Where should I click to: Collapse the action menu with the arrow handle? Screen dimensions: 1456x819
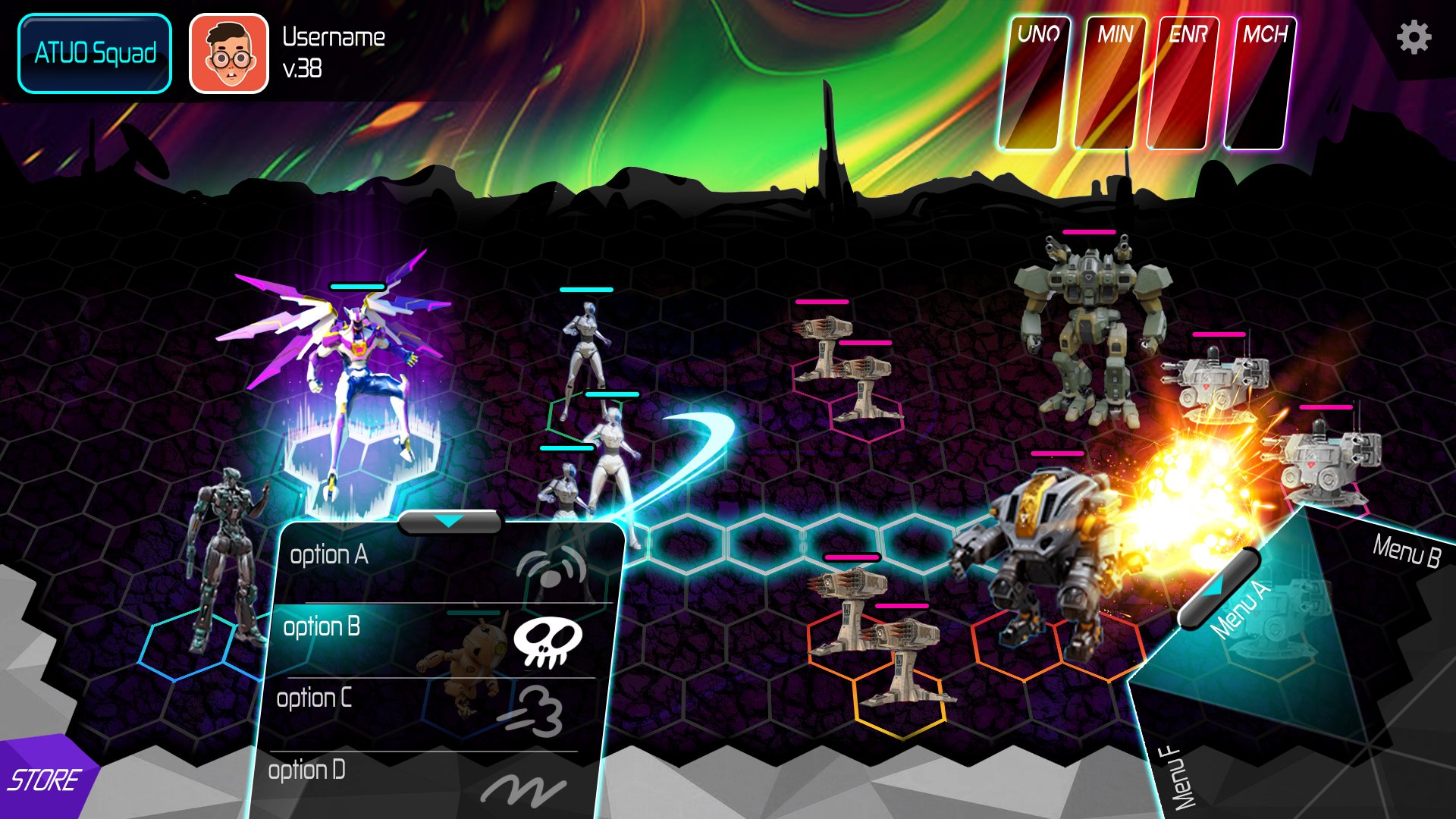pos(450,522)
